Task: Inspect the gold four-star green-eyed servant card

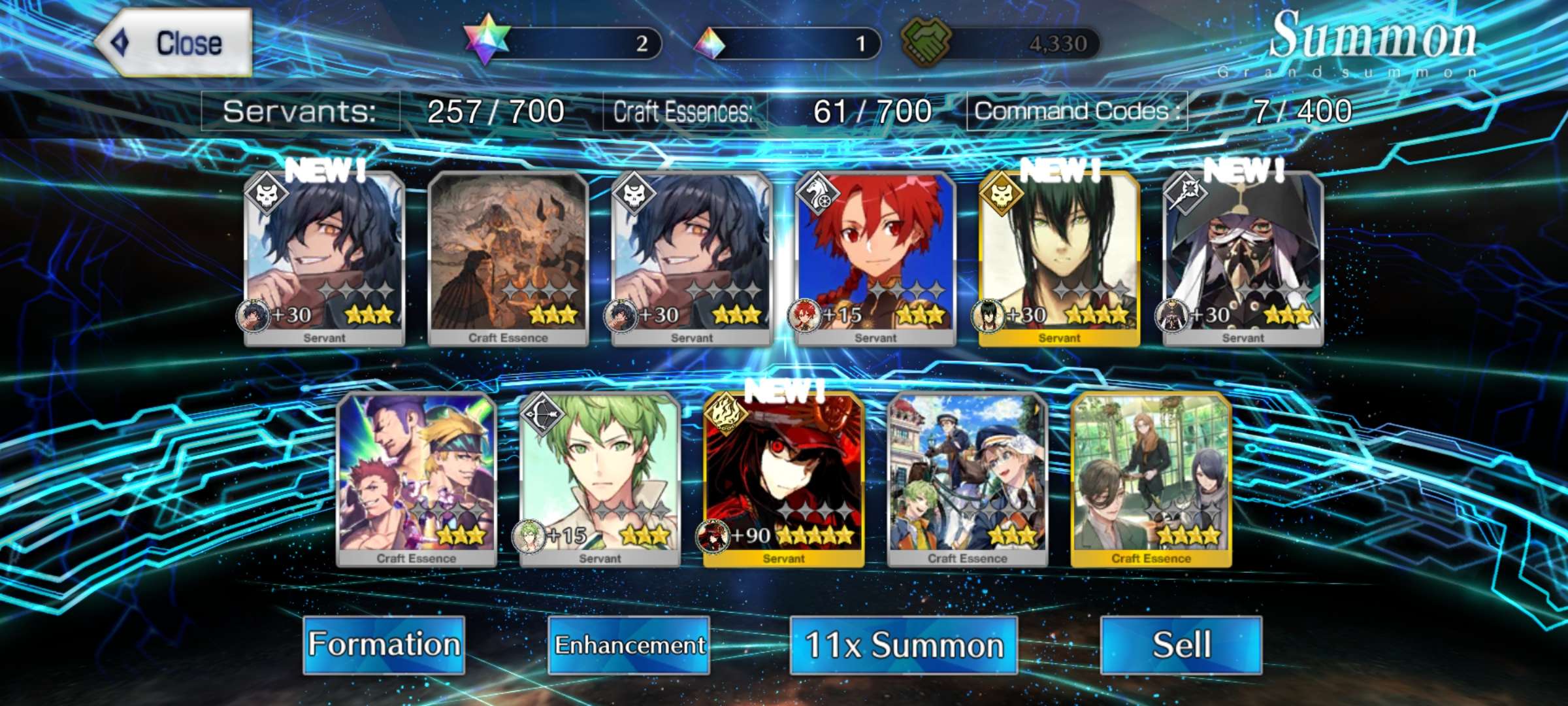Action: coord(1059,258)
